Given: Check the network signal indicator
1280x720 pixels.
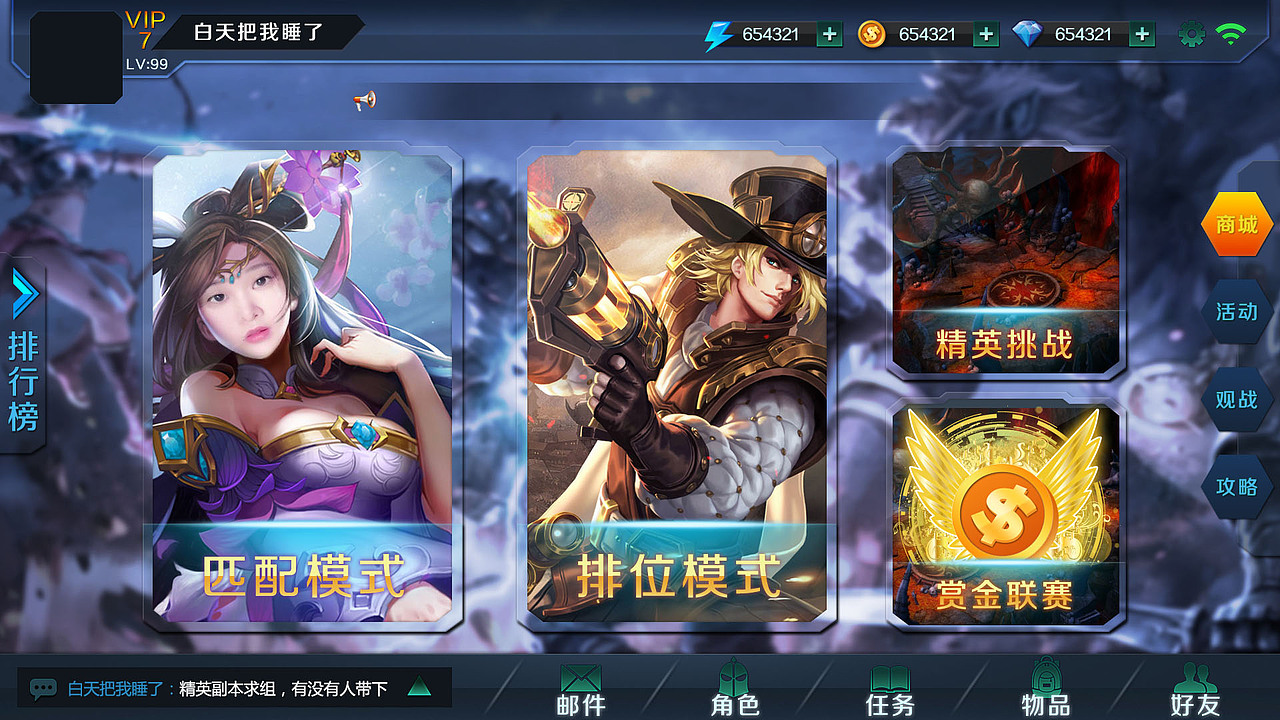Looking at the screenshot, I should point(1233,33).
